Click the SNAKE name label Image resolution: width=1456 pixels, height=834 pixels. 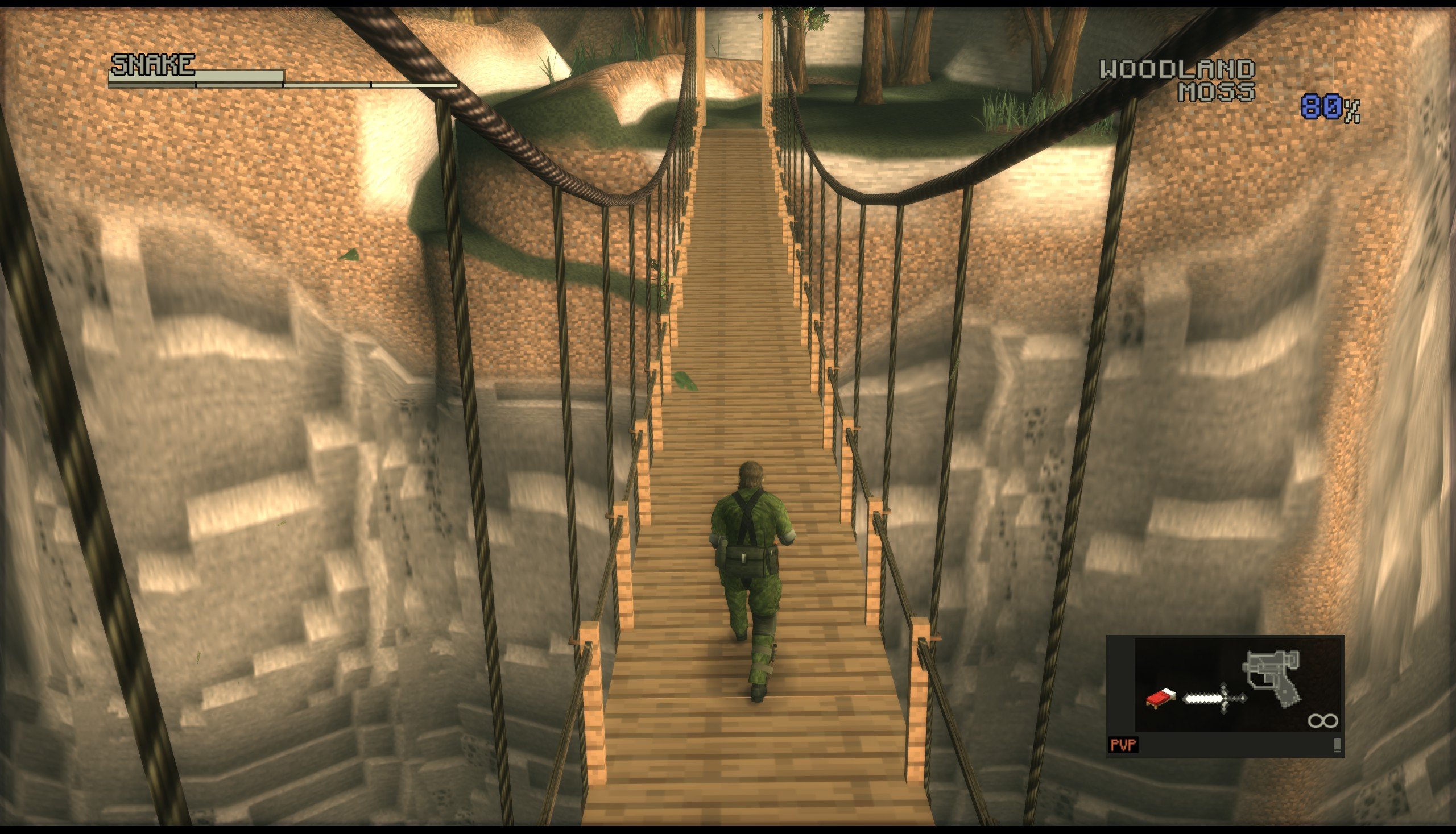152,65
